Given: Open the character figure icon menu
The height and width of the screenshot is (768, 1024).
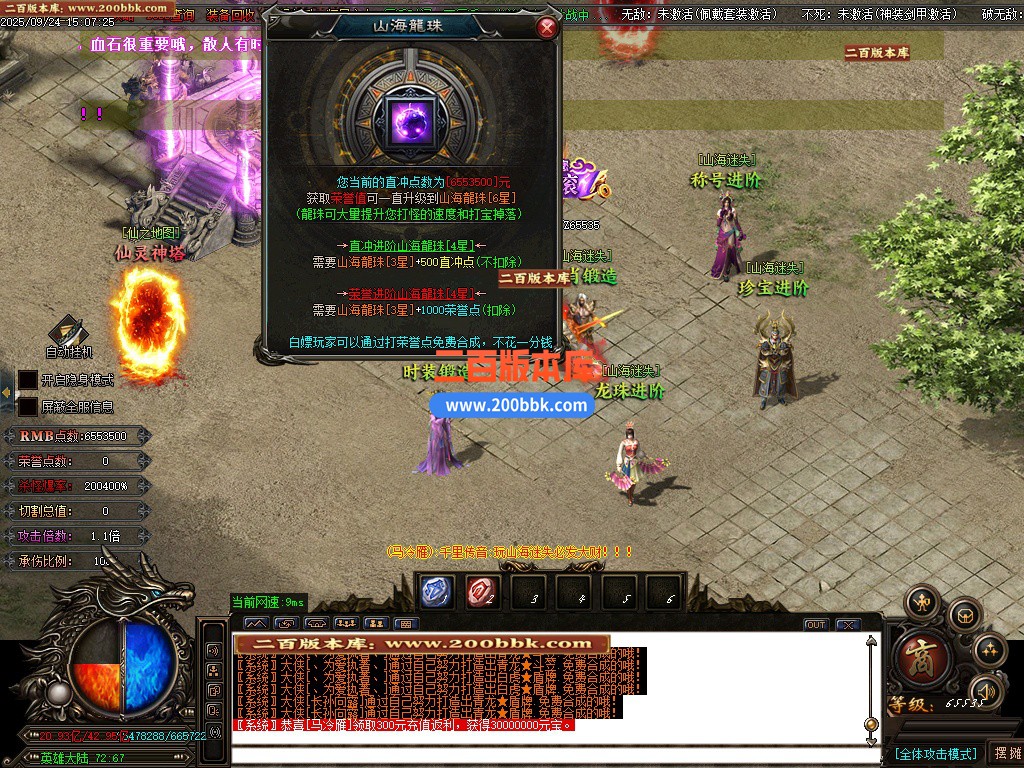Looking at the screenshot, I should click(922, 602).
